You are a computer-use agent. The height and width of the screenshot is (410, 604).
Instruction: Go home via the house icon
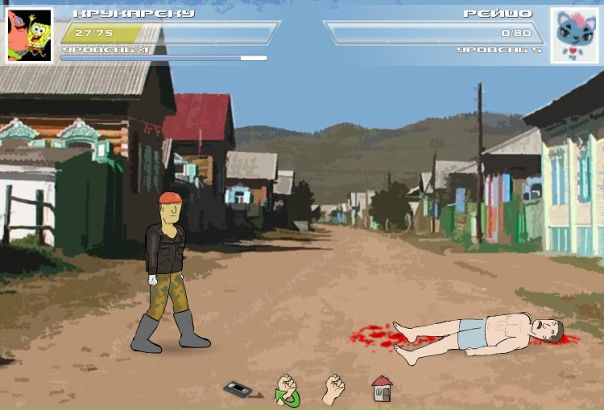click(x=381, y=388)
